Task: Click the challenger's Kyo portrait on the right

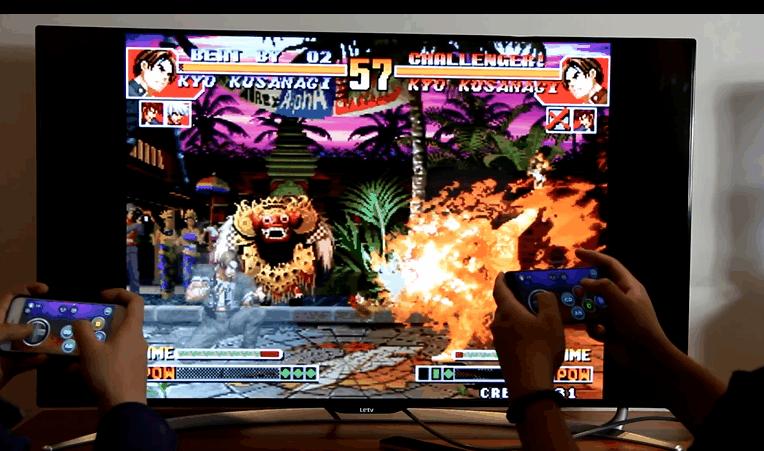Action: [583, 78]
